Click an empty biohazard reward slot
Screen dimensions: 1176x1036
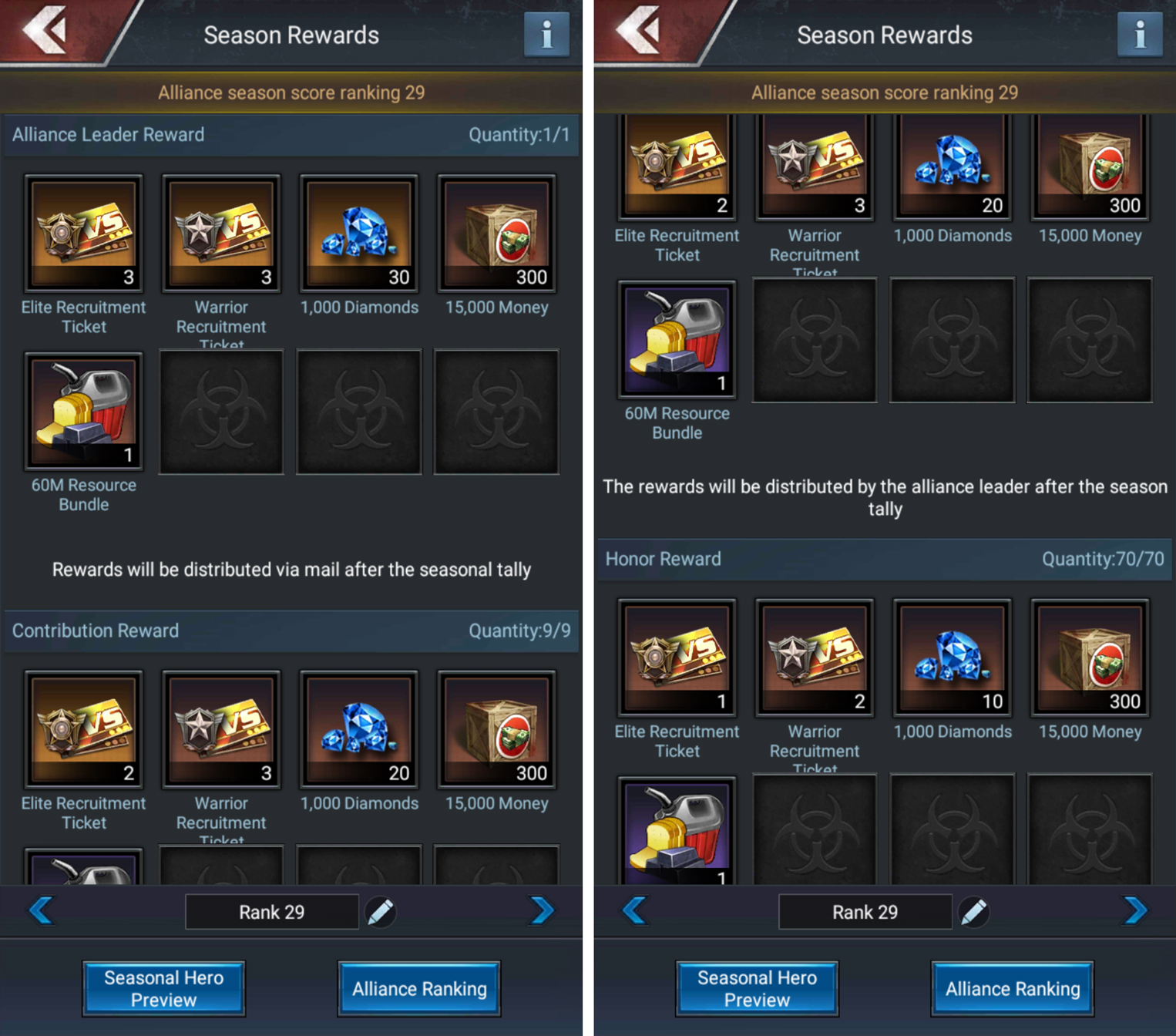pyautogui.click(x=221, y=411)
